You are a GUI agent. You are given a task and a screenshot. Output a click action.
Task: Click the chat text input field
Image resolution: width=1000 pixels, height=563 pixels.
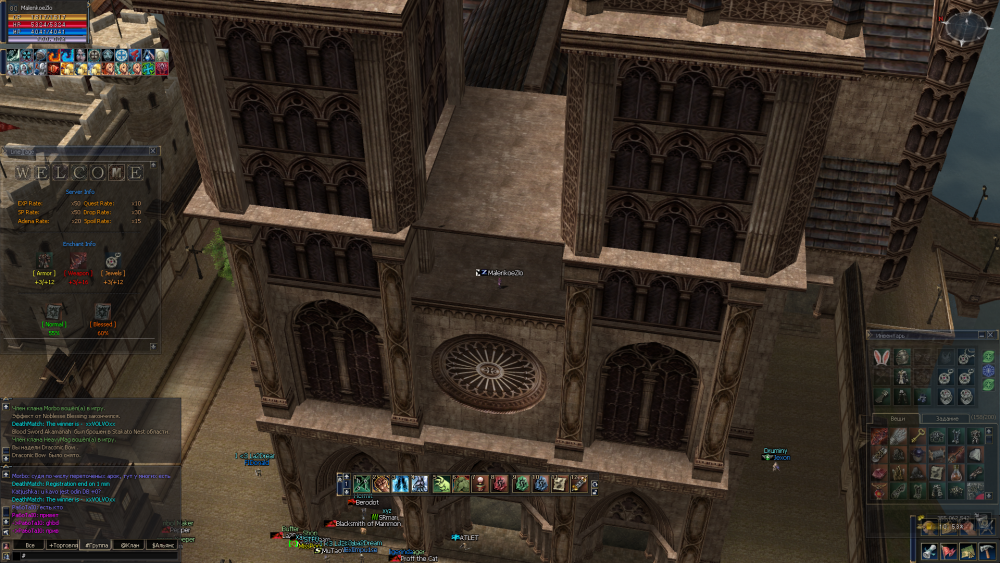coord(90,556)
